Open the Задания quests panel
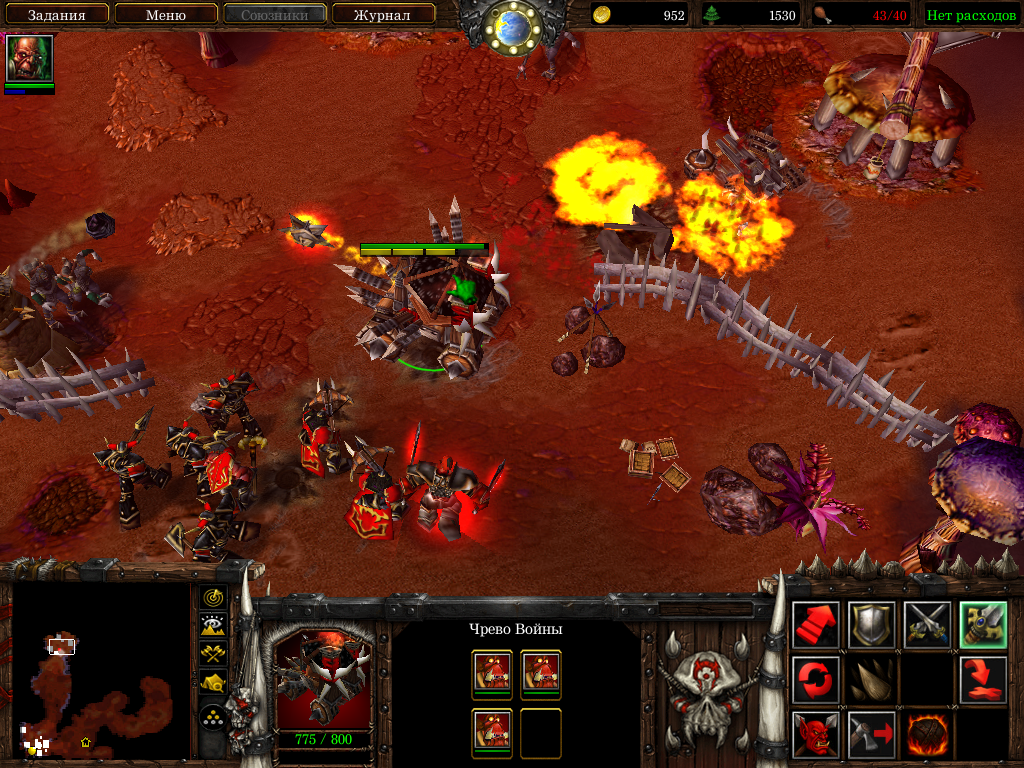This screenshot has width=1024, height=768. coord(55,15)
